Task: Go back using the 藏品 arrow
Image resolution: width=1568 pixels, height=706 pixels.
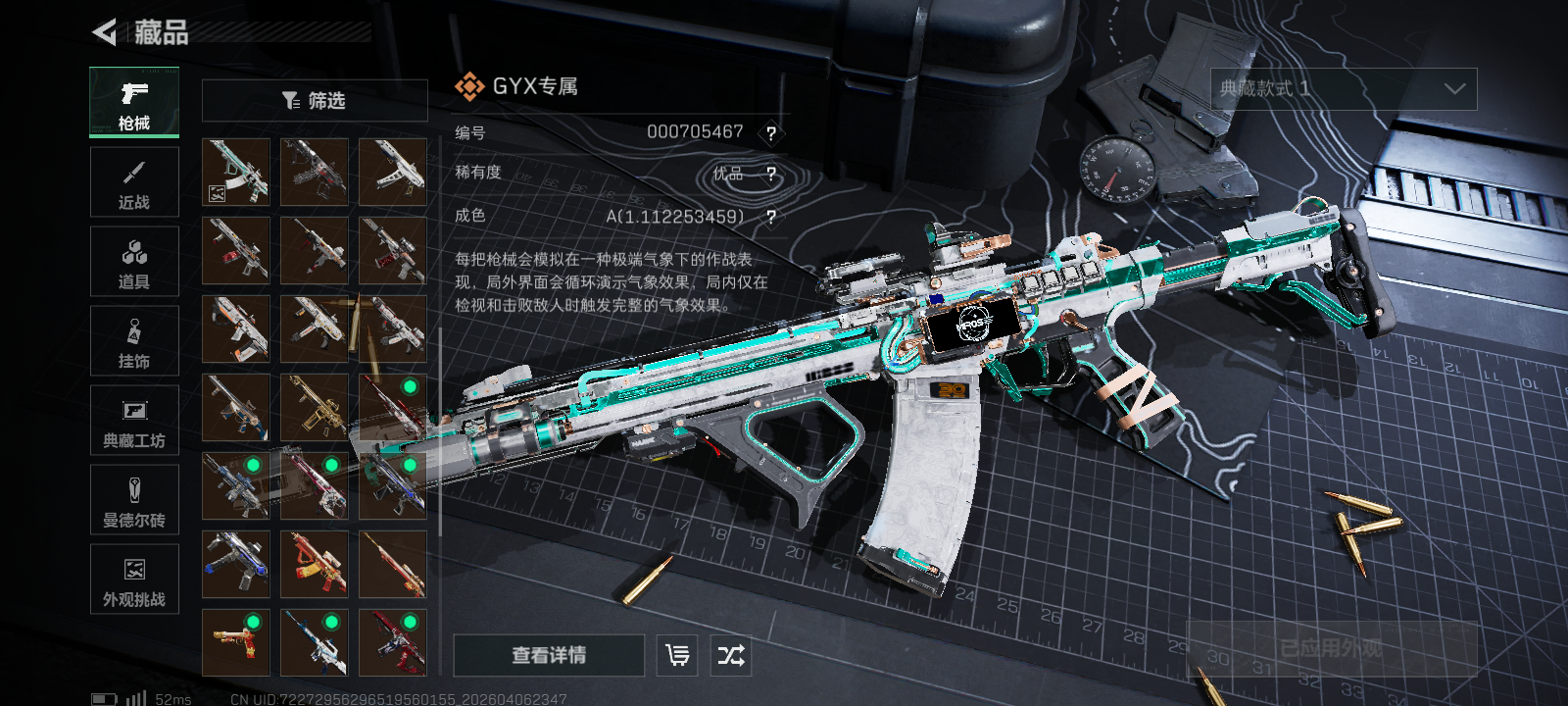Action: tap(105, 32)
